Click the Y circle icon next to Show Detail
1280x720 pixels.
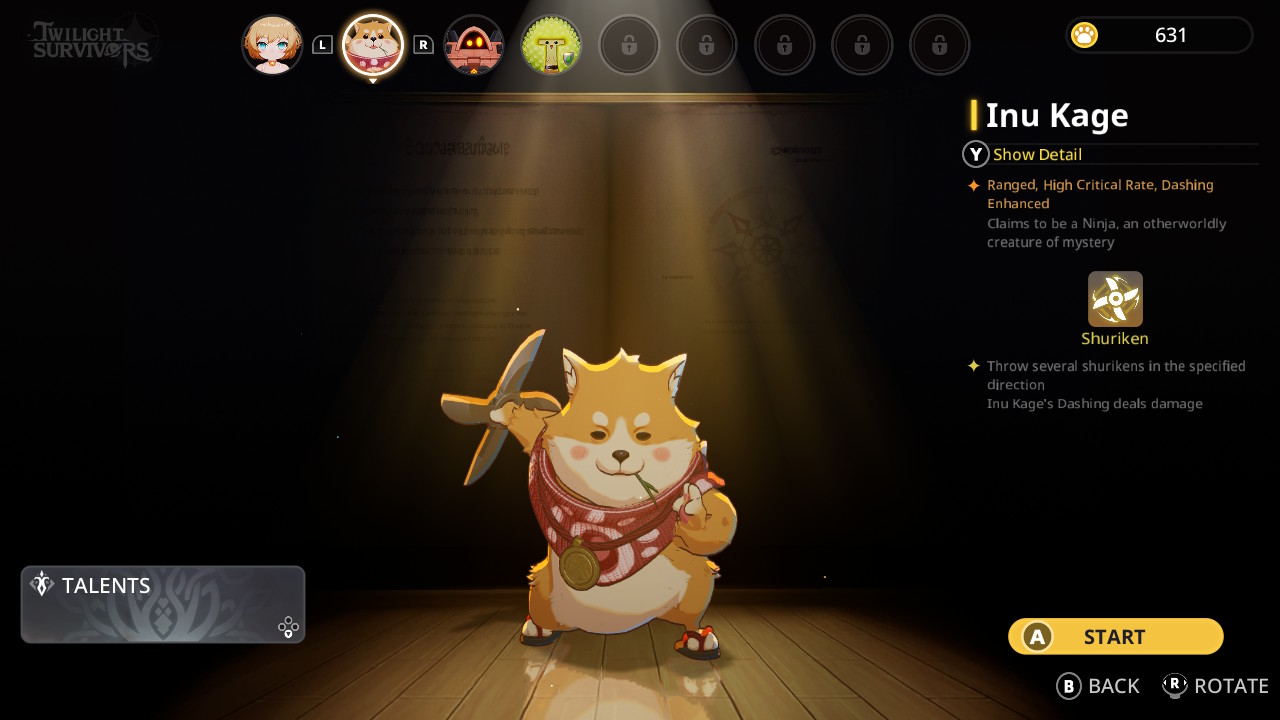click(x=974, y=154)
